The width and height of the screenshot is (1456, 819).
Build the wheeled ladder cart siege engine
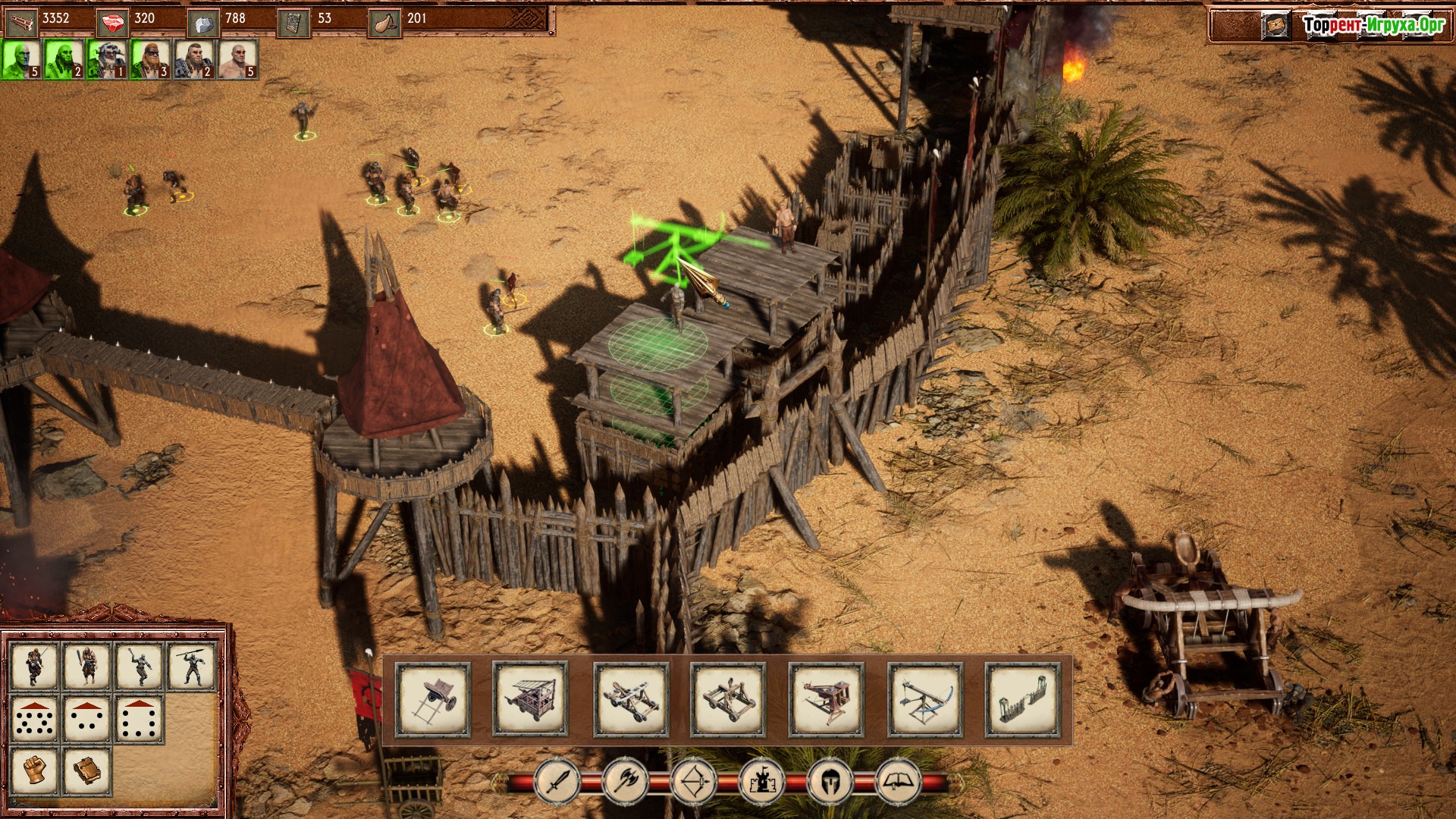[x=433, y=699]
